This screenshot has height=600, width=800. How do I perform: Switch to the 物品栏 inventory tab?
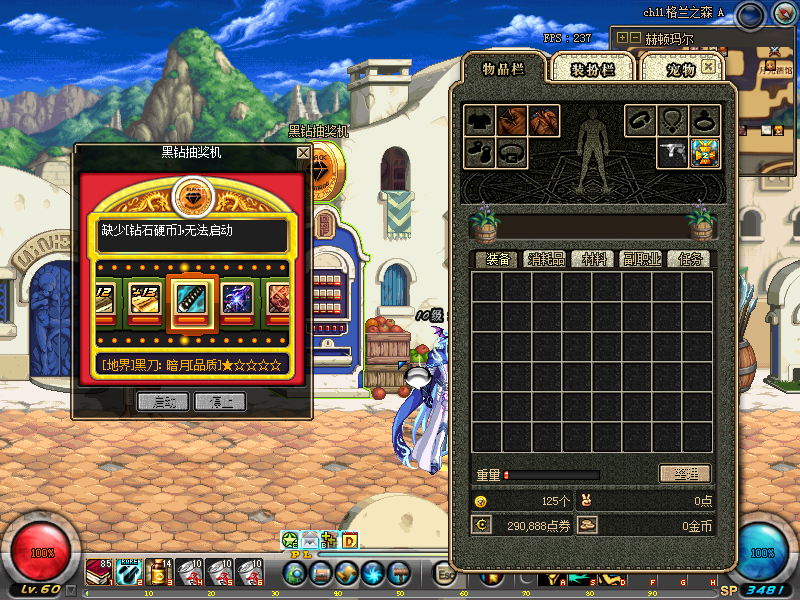[x=503, y=68]
